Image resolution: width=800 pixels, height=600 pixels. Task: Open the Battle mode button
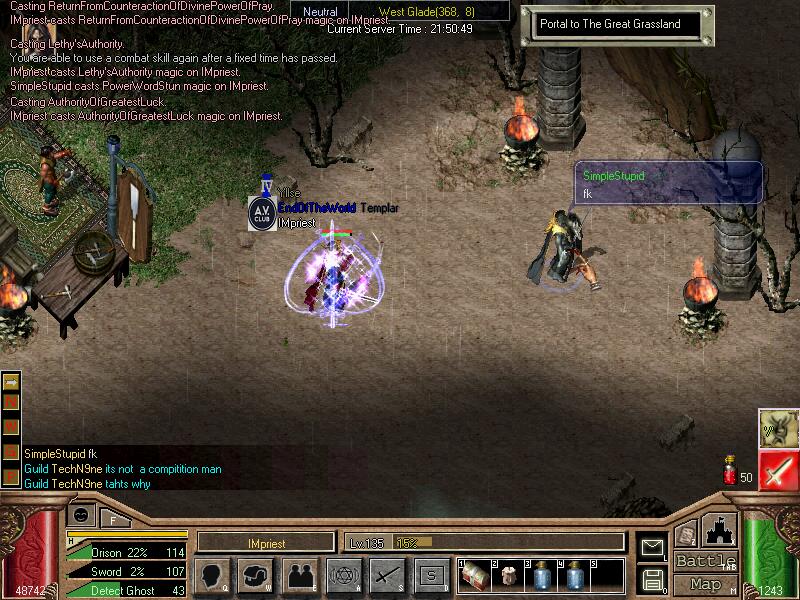(705, 561)
